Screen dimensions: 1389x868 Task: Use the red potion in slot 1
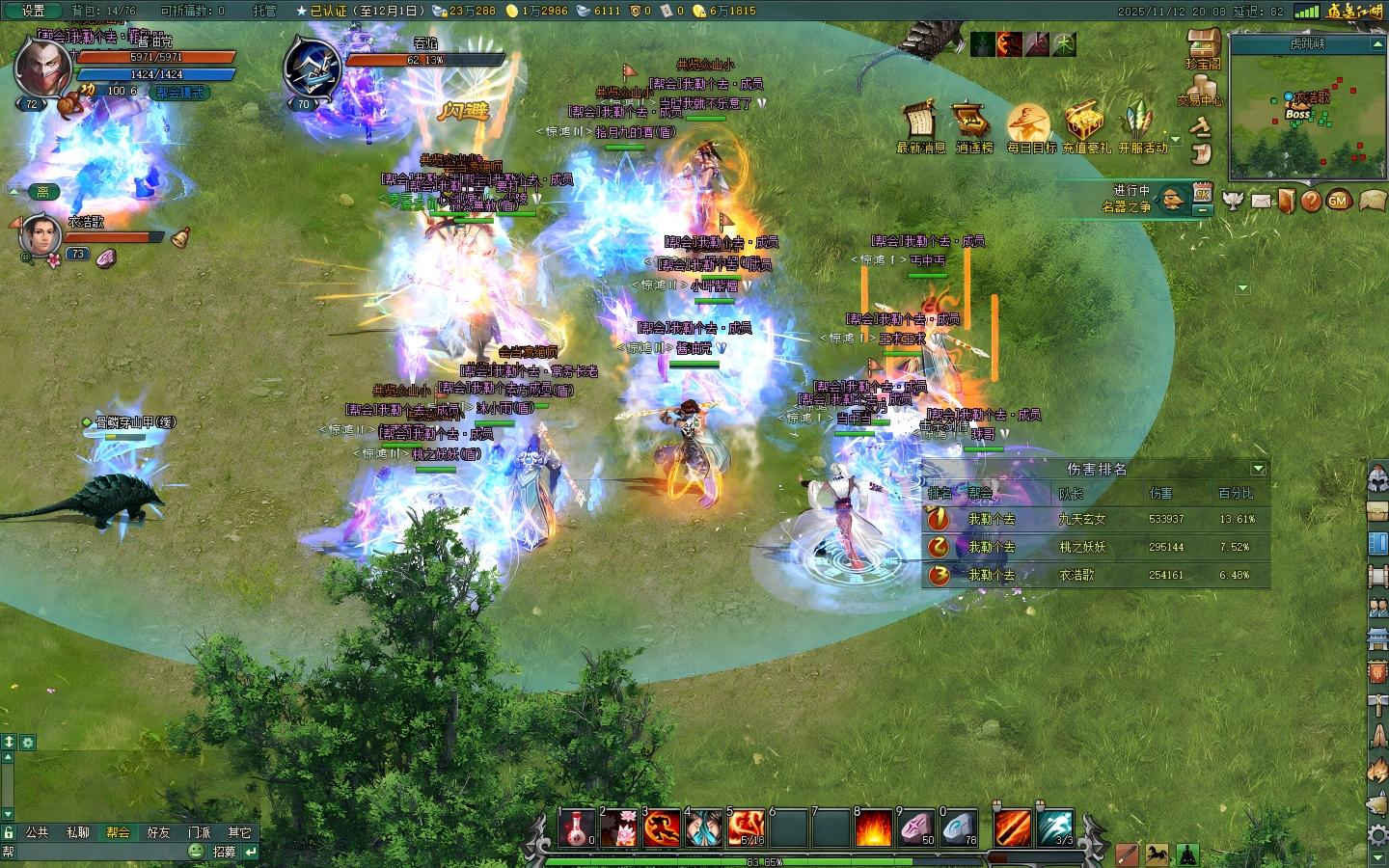point(577,827)
